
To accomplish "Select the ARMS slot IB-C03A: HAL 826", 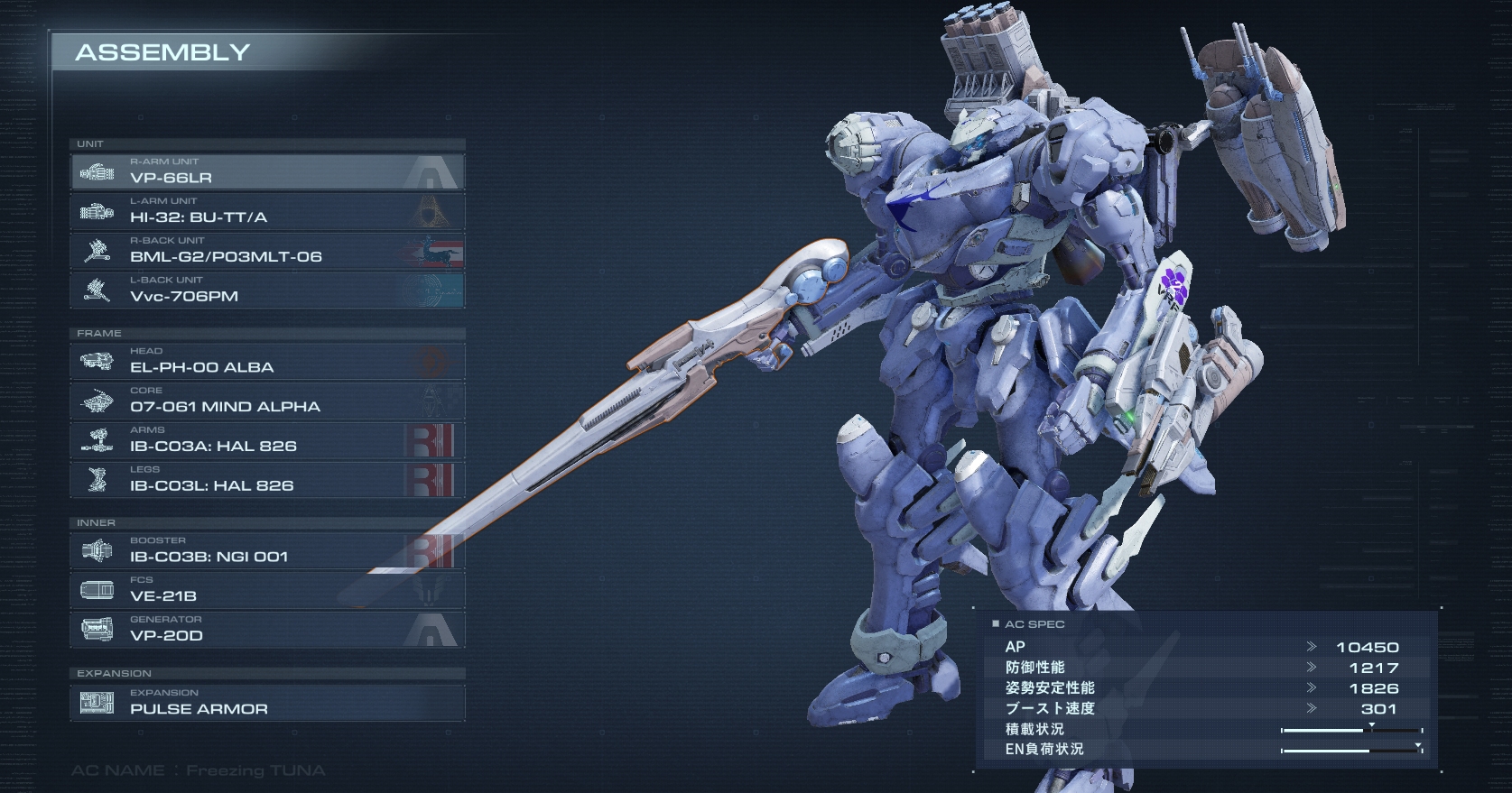I will click(267, 440).
